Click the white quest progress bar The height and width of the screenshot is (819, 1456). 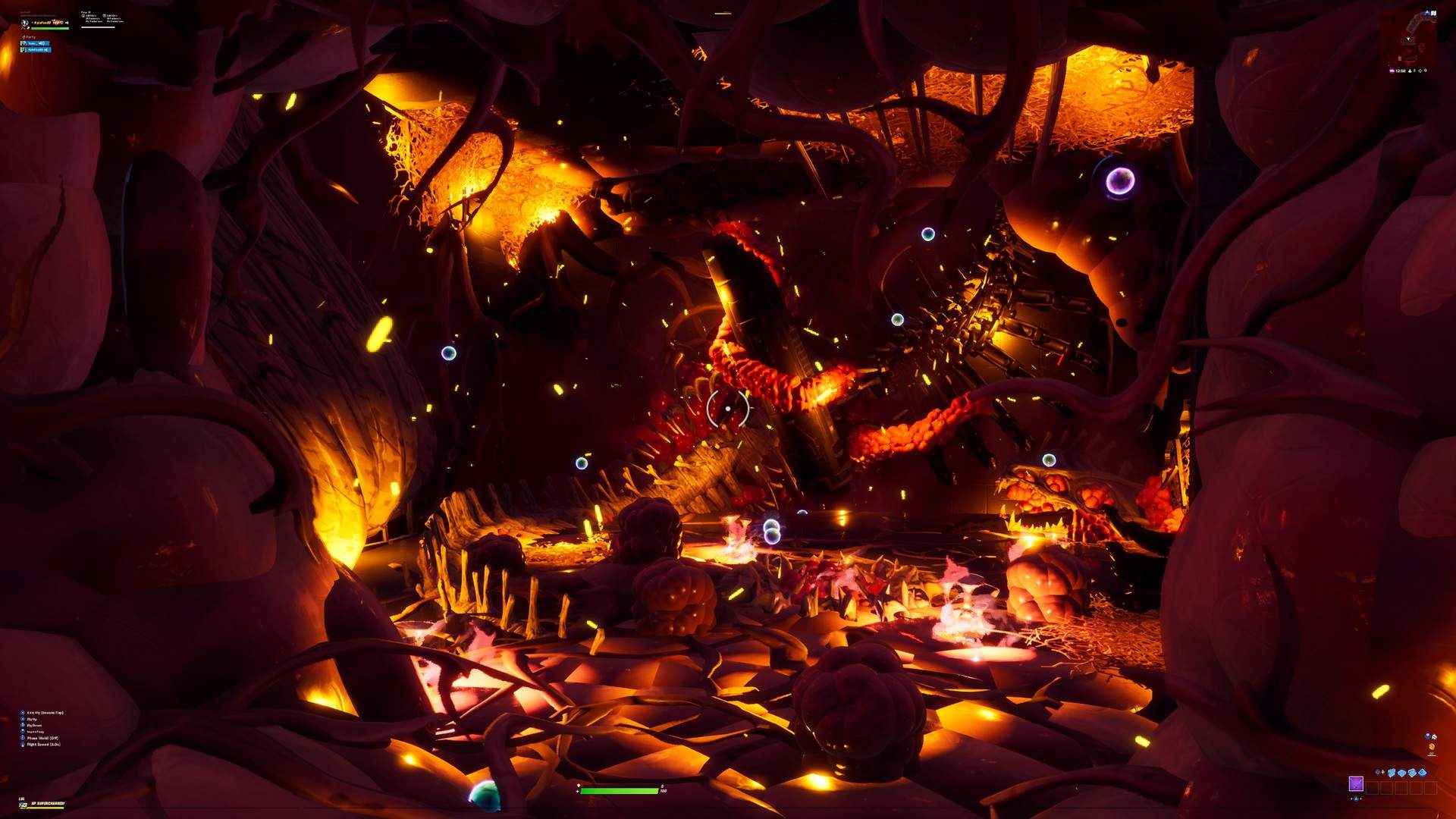click(99, 27)
